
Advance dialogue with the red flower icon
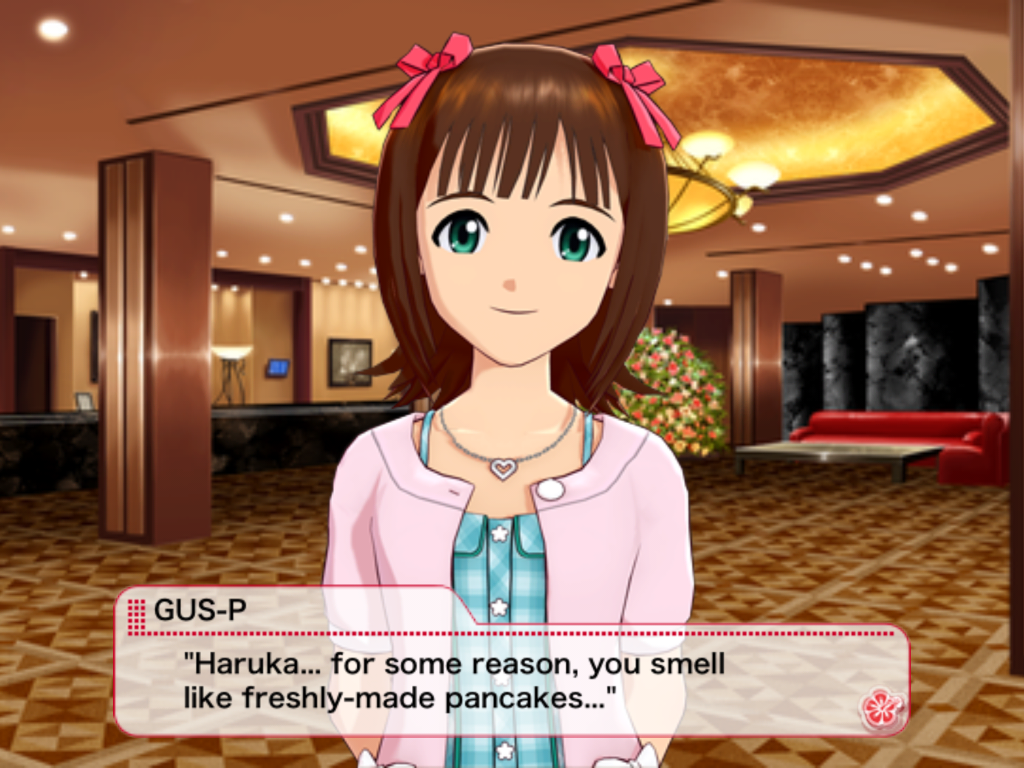[882, 708]
